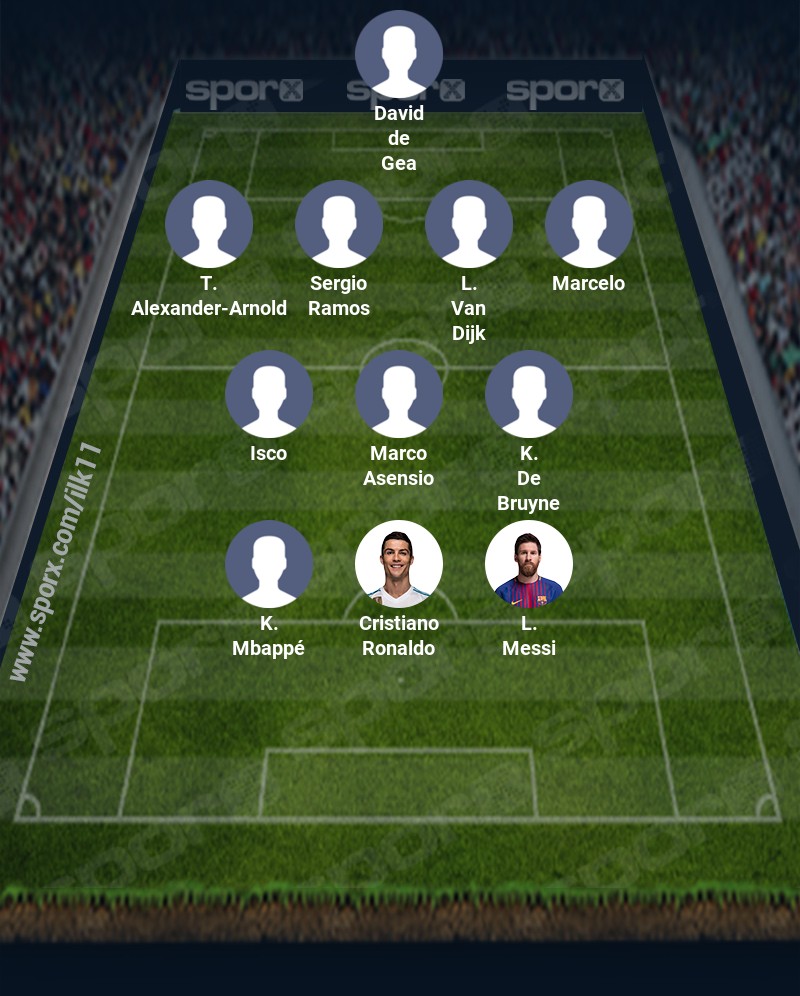This screenshot has height=996, width=800.
Task: Choose T. Alexander-Arnold's player avatar
Action: pyautogui.click(x=209, y=224)
